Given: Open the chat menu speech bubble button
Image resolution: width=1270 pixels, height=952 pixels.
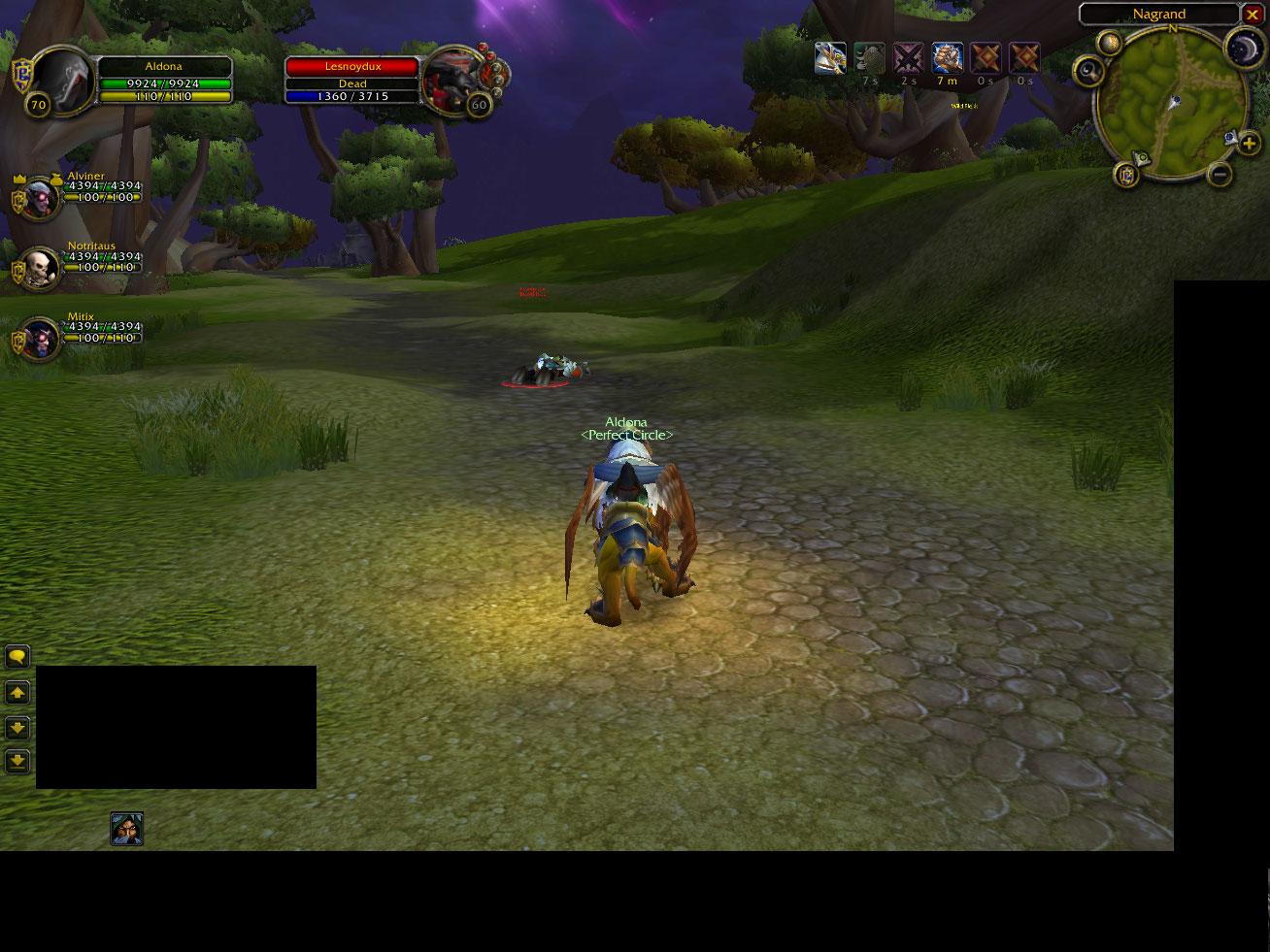Looking at the screenshot, I should click(17, 657).
